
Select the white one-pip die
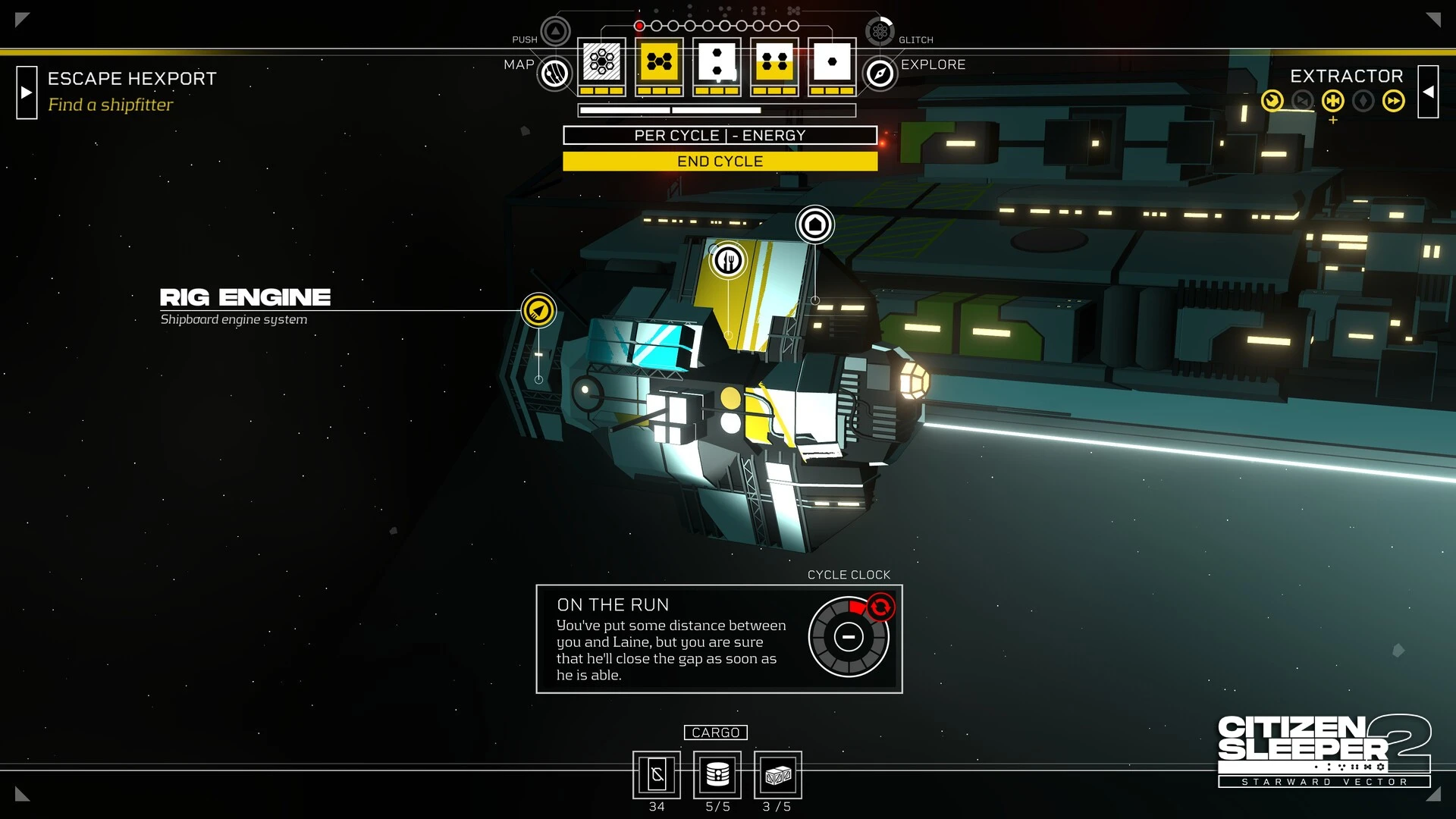click(832, 62)
